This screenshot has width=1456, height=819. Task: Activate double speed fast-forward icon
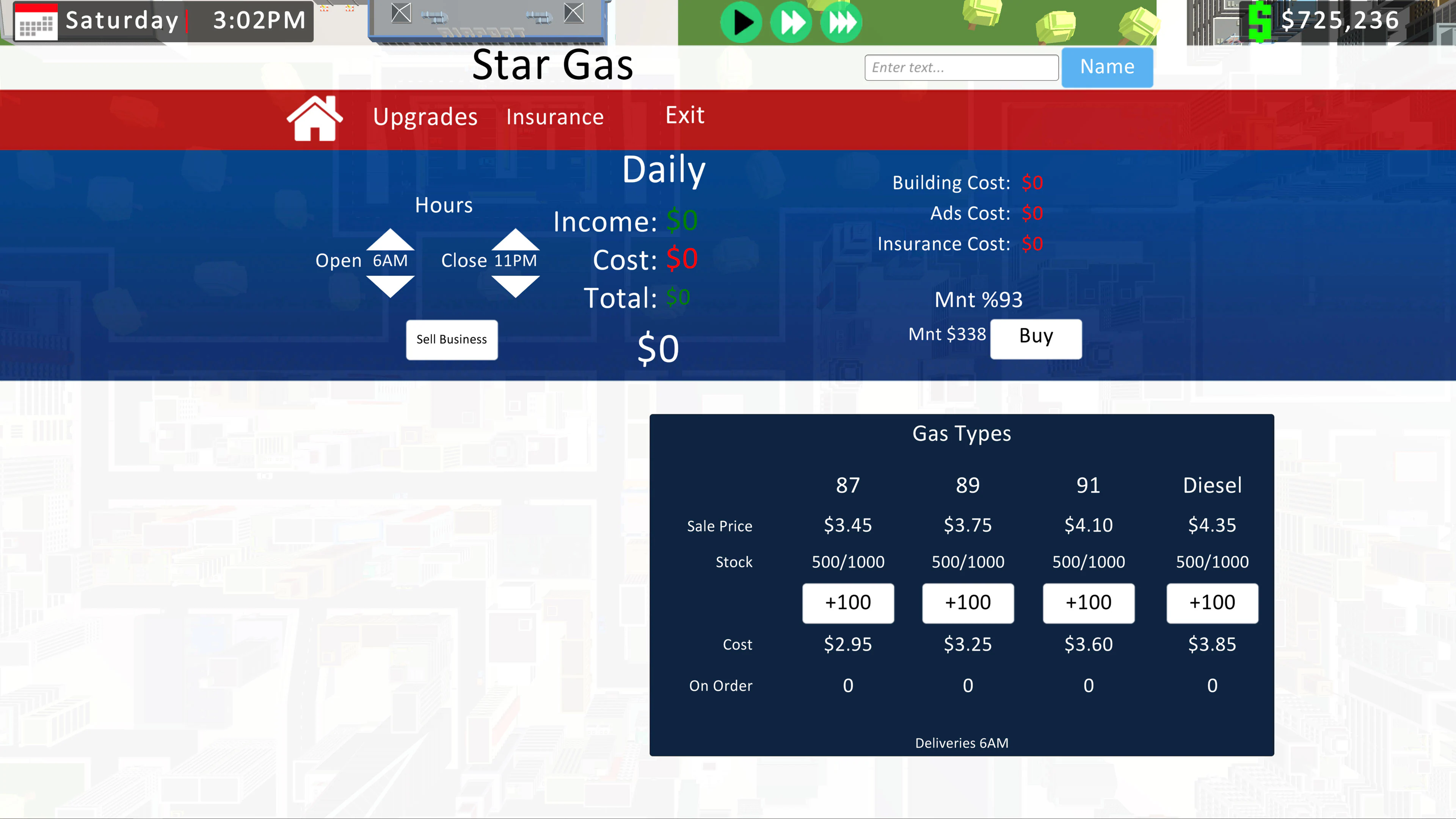(791, 22)
